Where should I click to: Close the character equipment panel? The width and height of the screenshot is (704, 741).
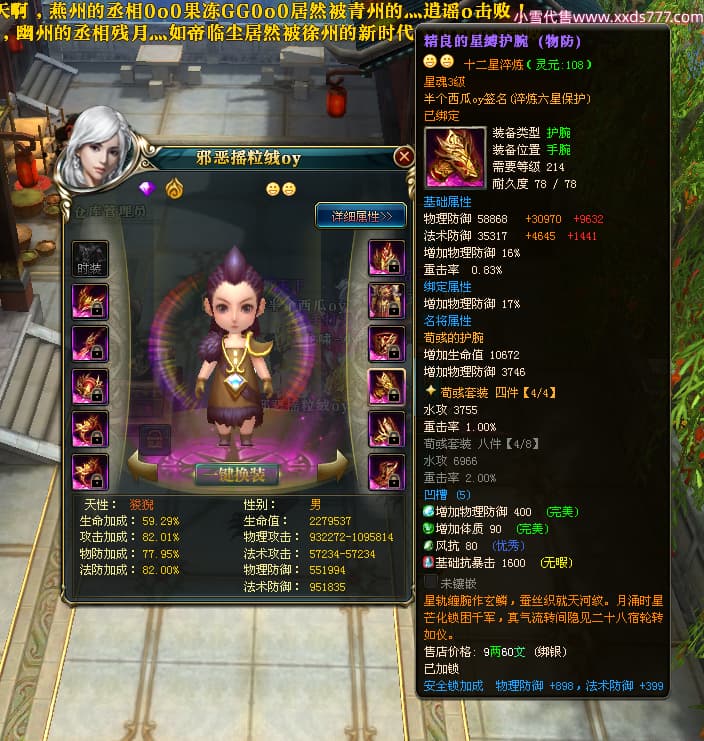coord(404,157)
